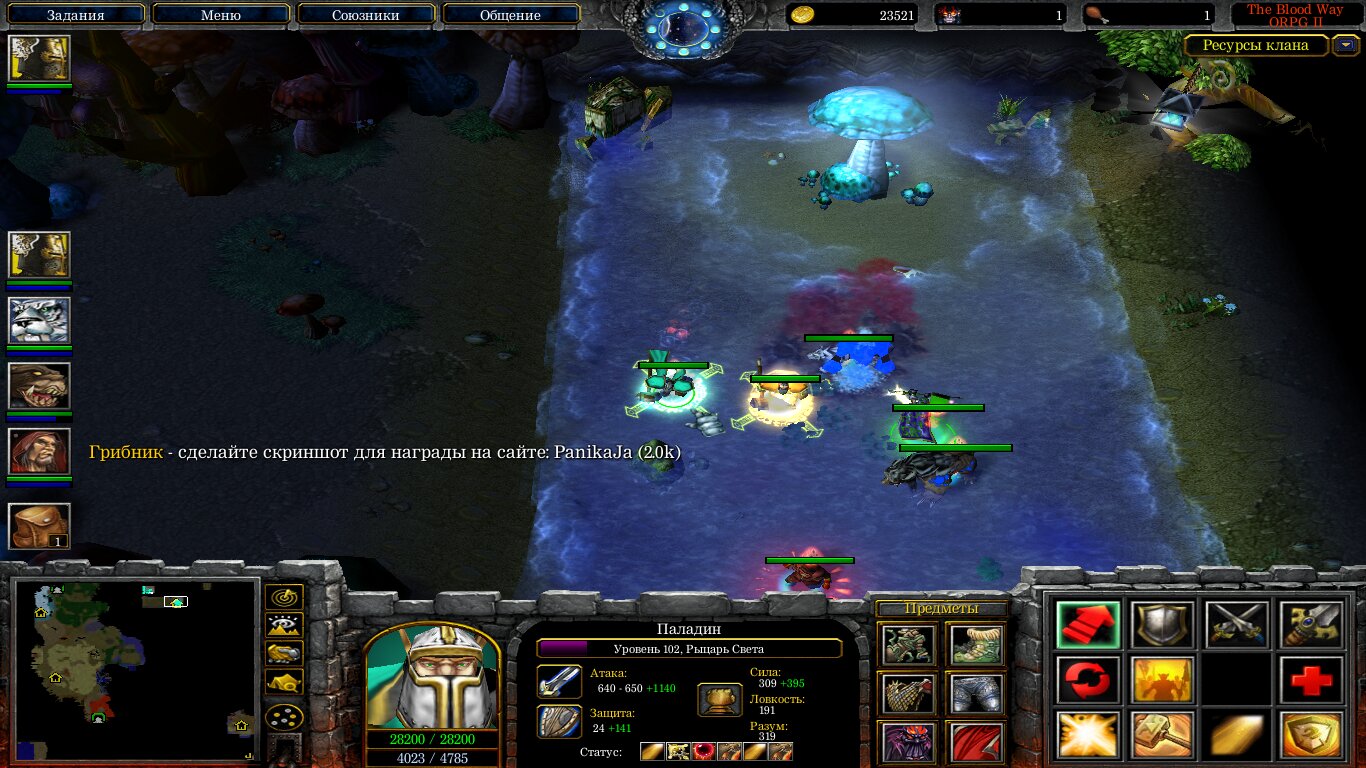This screenshot has height=768, width=1366.
Task: Click the Paladin hero portrait
Action: (432, 680)
